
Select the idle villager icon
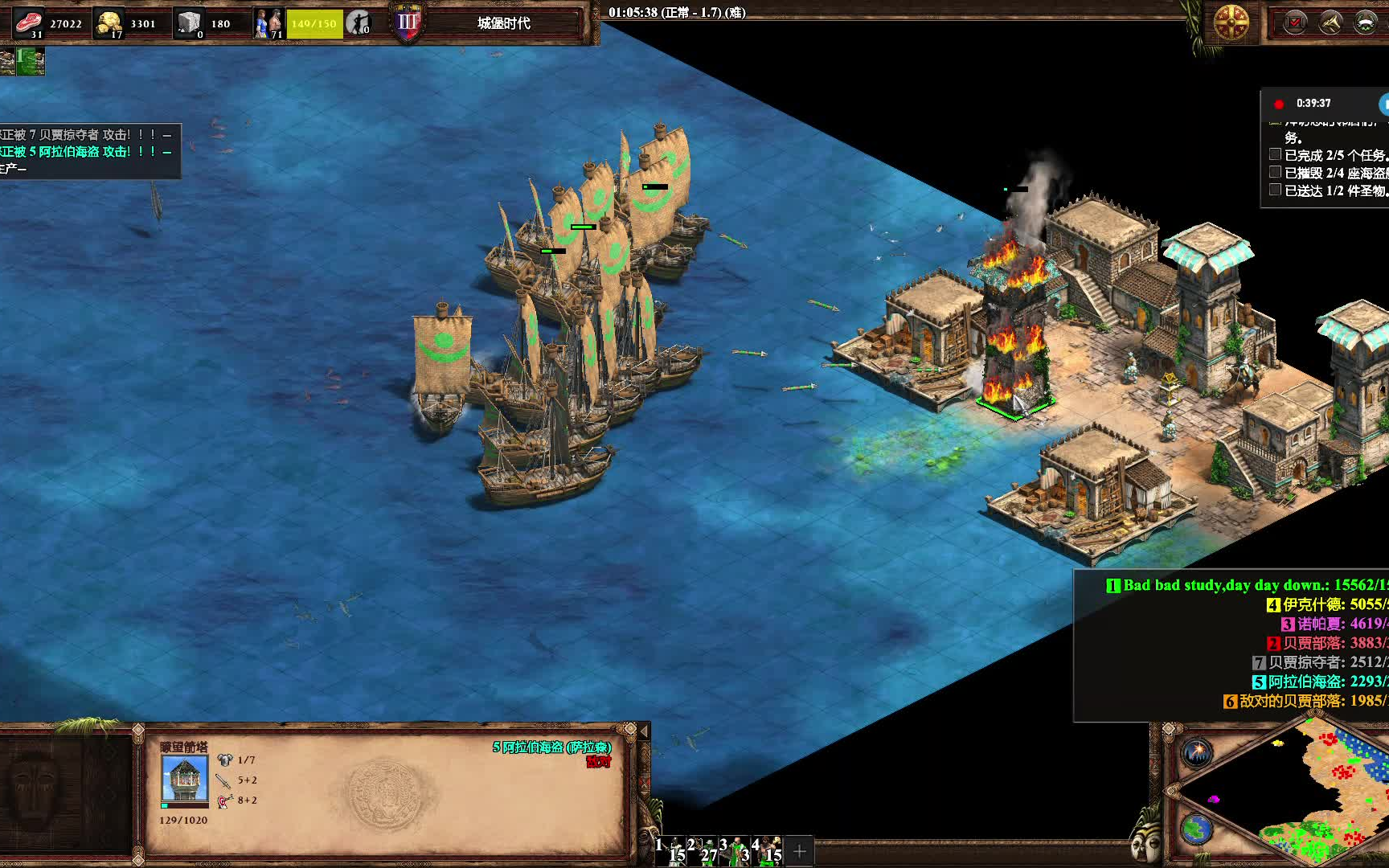(x=359, y=23)
